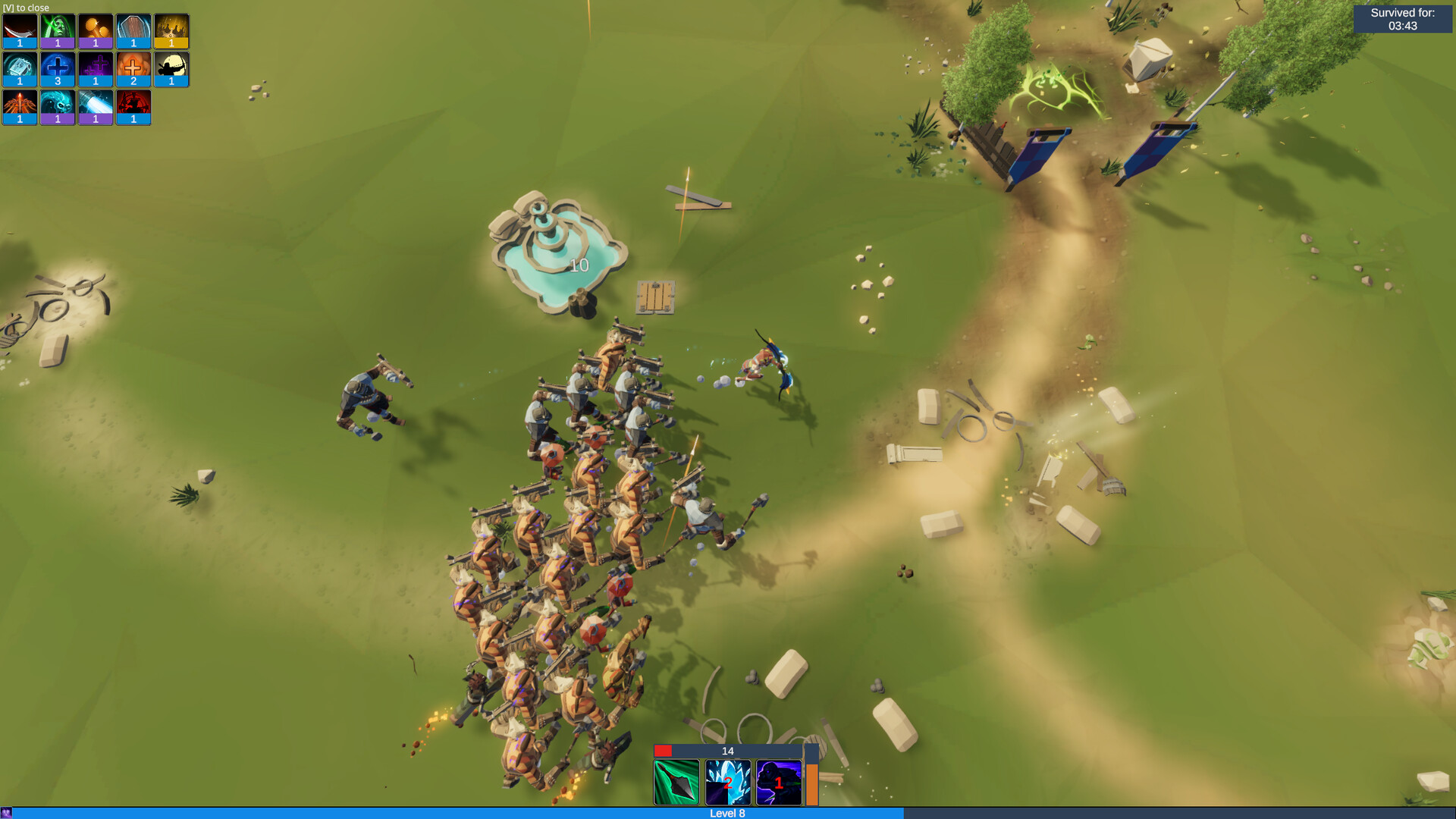
Task: Pick the icy skull wave upgrade icon
Action: 58,103
